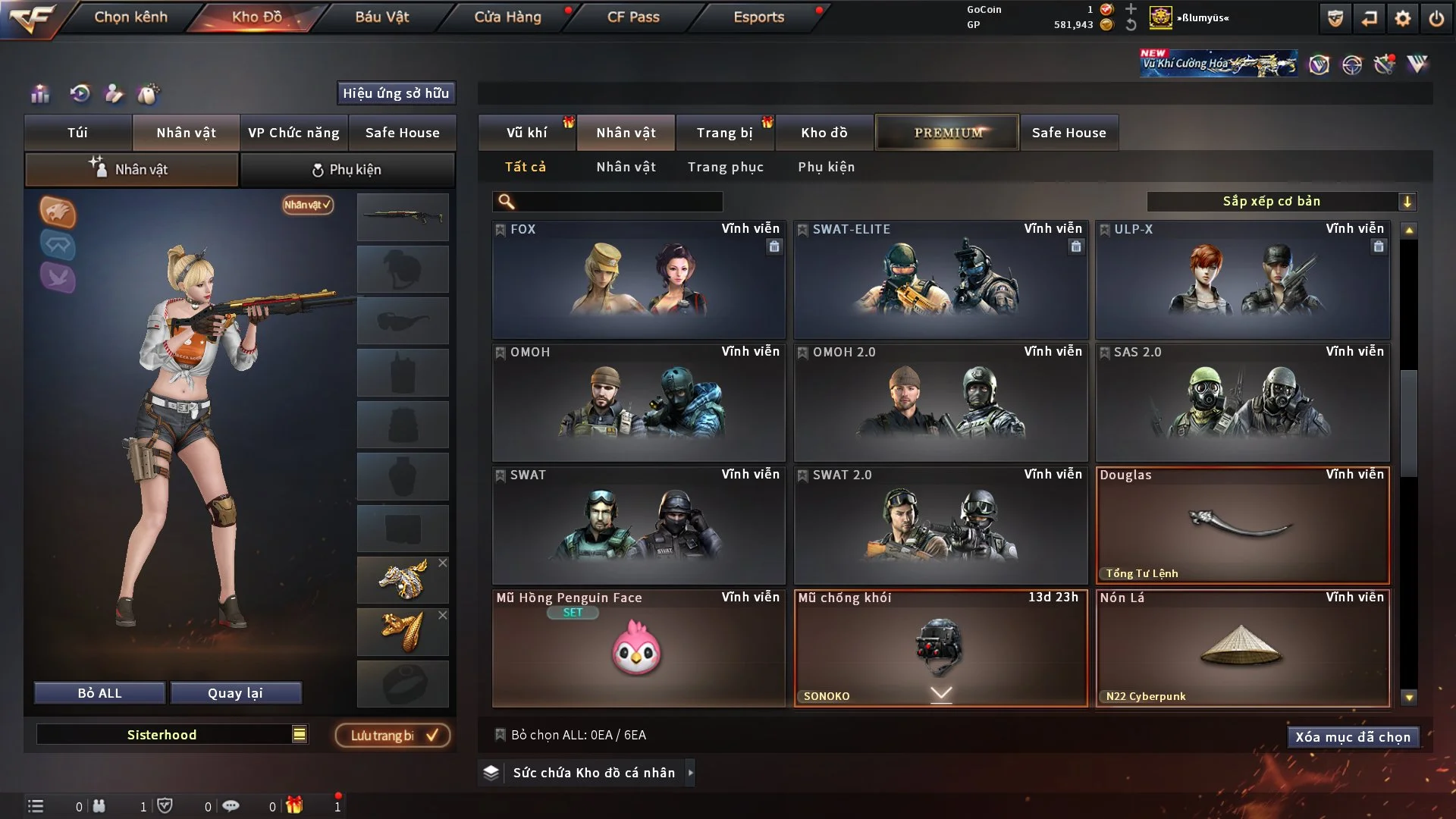Click the Quay lại button

(235, 693)
